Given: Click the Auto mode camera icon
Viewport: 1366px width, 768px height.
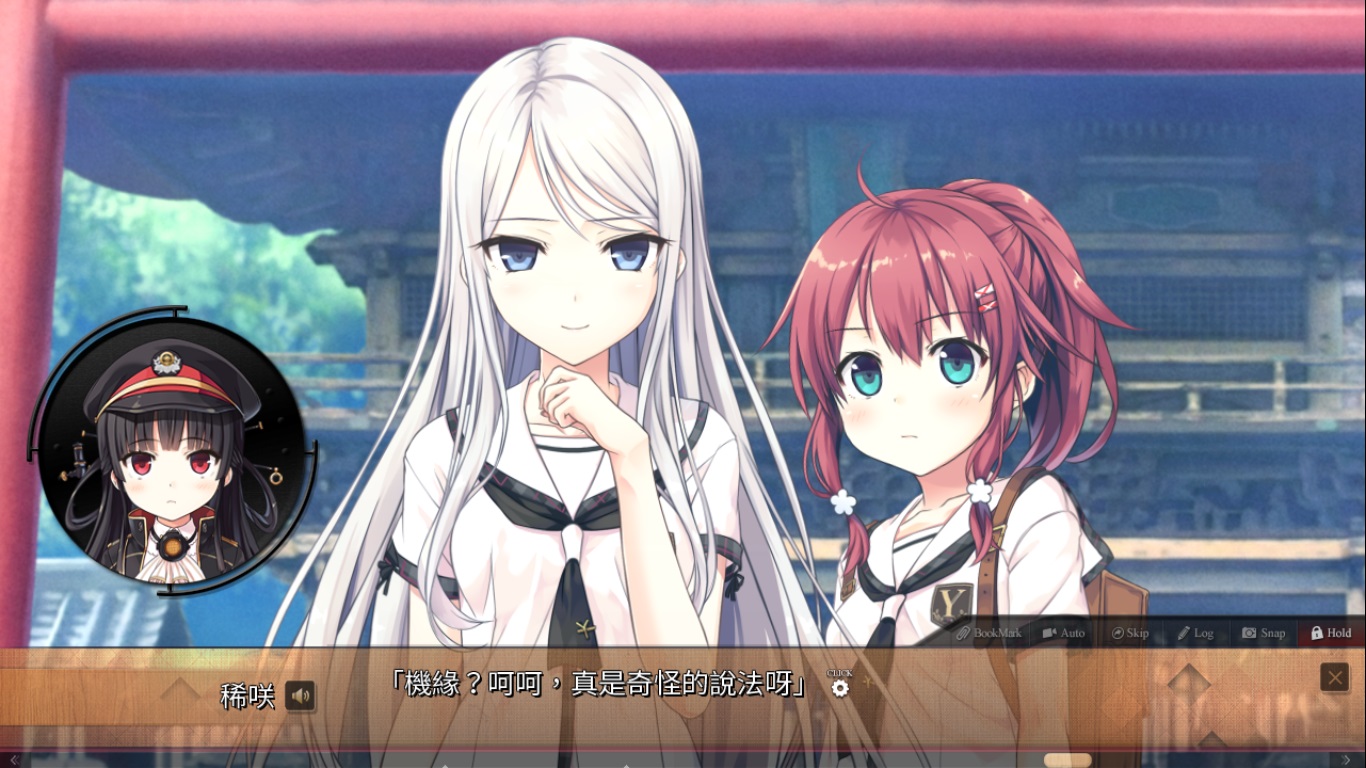Looking at the screenshot, I should point(1049,633).
